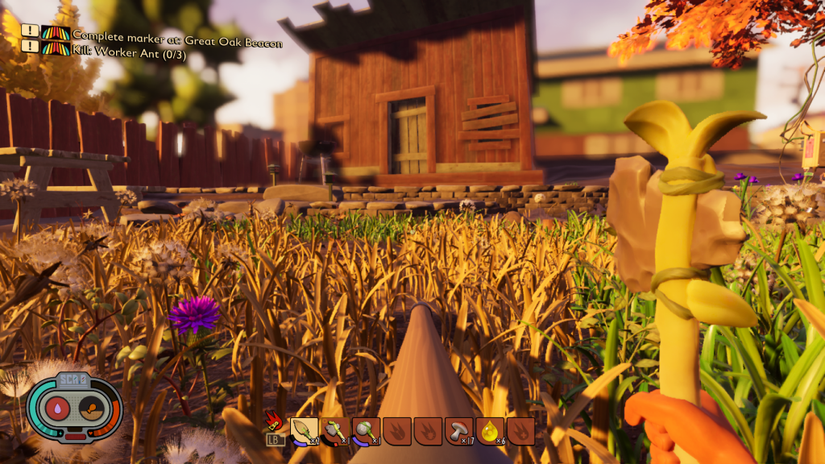
Task: Select the first hotbar weapon slot
Action: (304, 431)
